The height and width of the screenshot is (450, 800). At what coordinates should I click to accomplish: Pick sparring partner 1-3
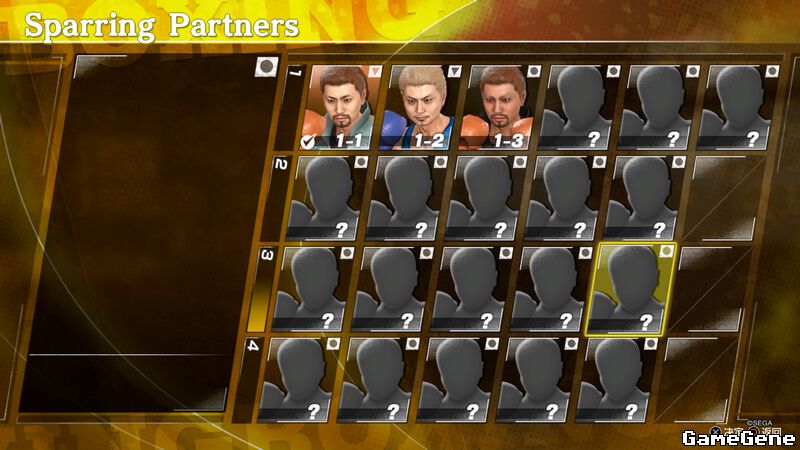[500, 107]
